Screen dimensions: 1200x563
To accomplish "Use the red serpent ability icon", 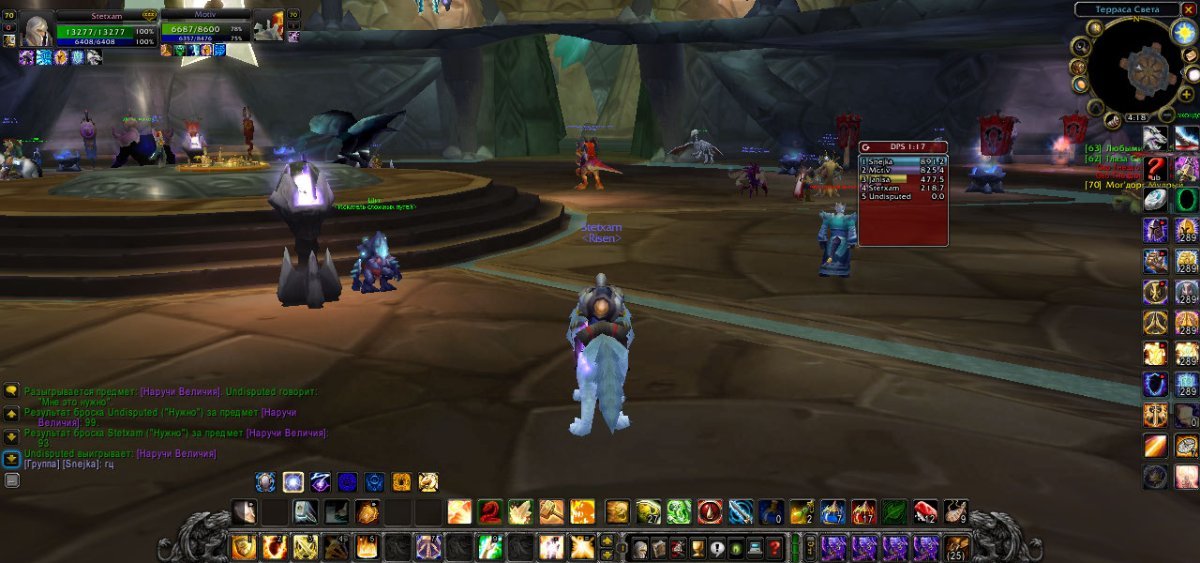I will pyautogui.click(x=489, y=512).
